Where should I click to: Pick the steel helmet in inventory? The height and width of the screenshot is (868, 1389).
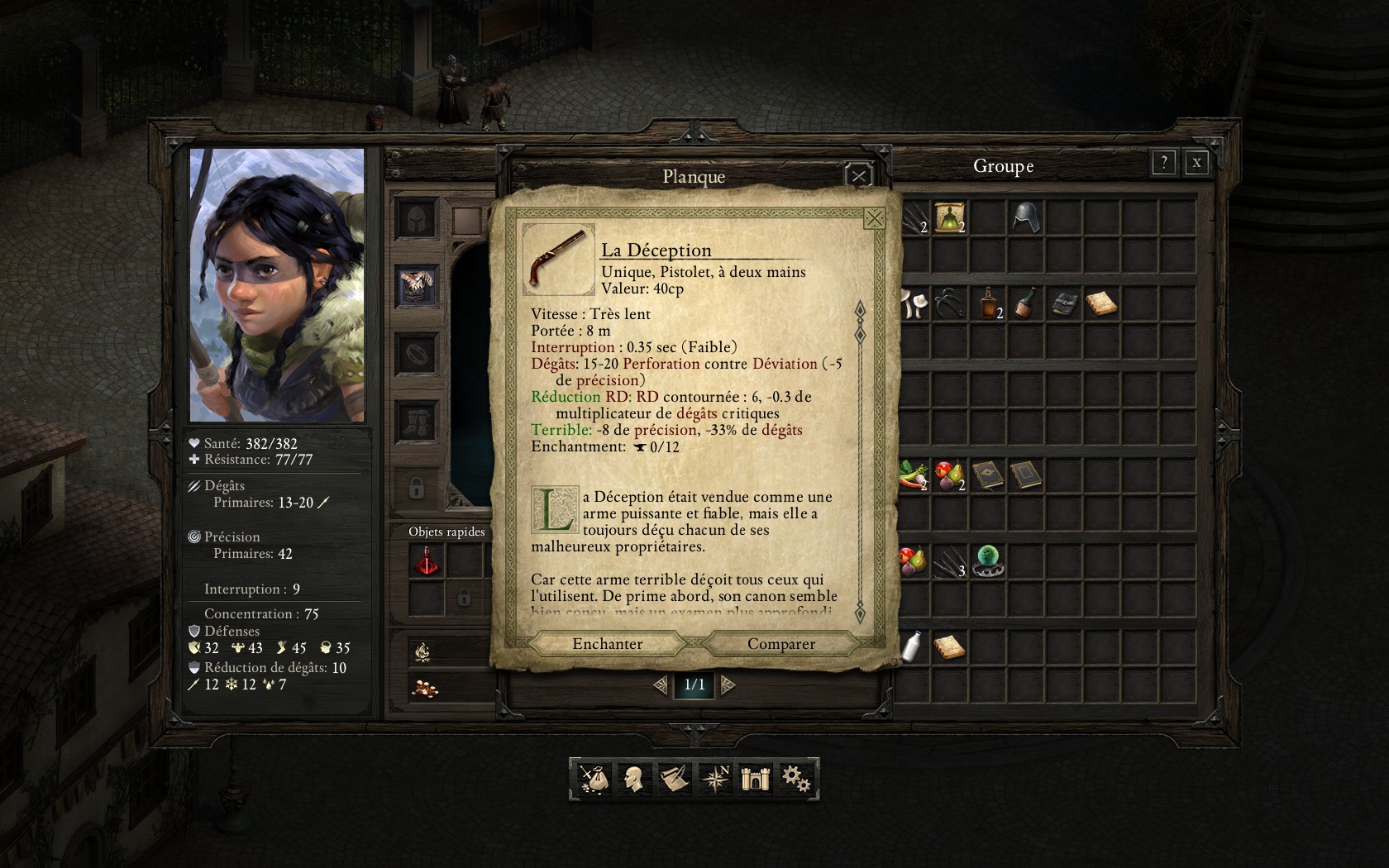click(x=1025, y=217)
